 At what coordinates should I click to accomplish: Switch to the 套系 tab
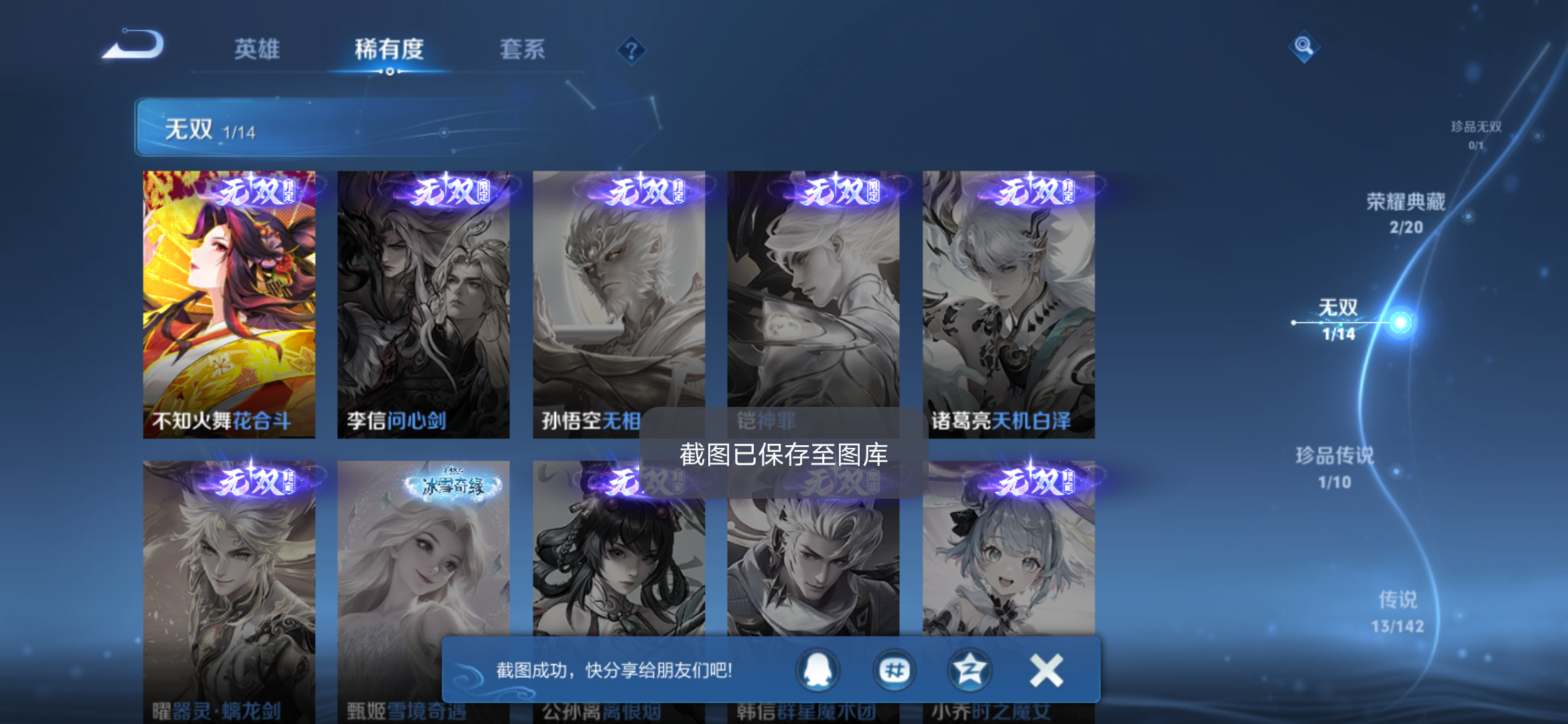[522, 50]
